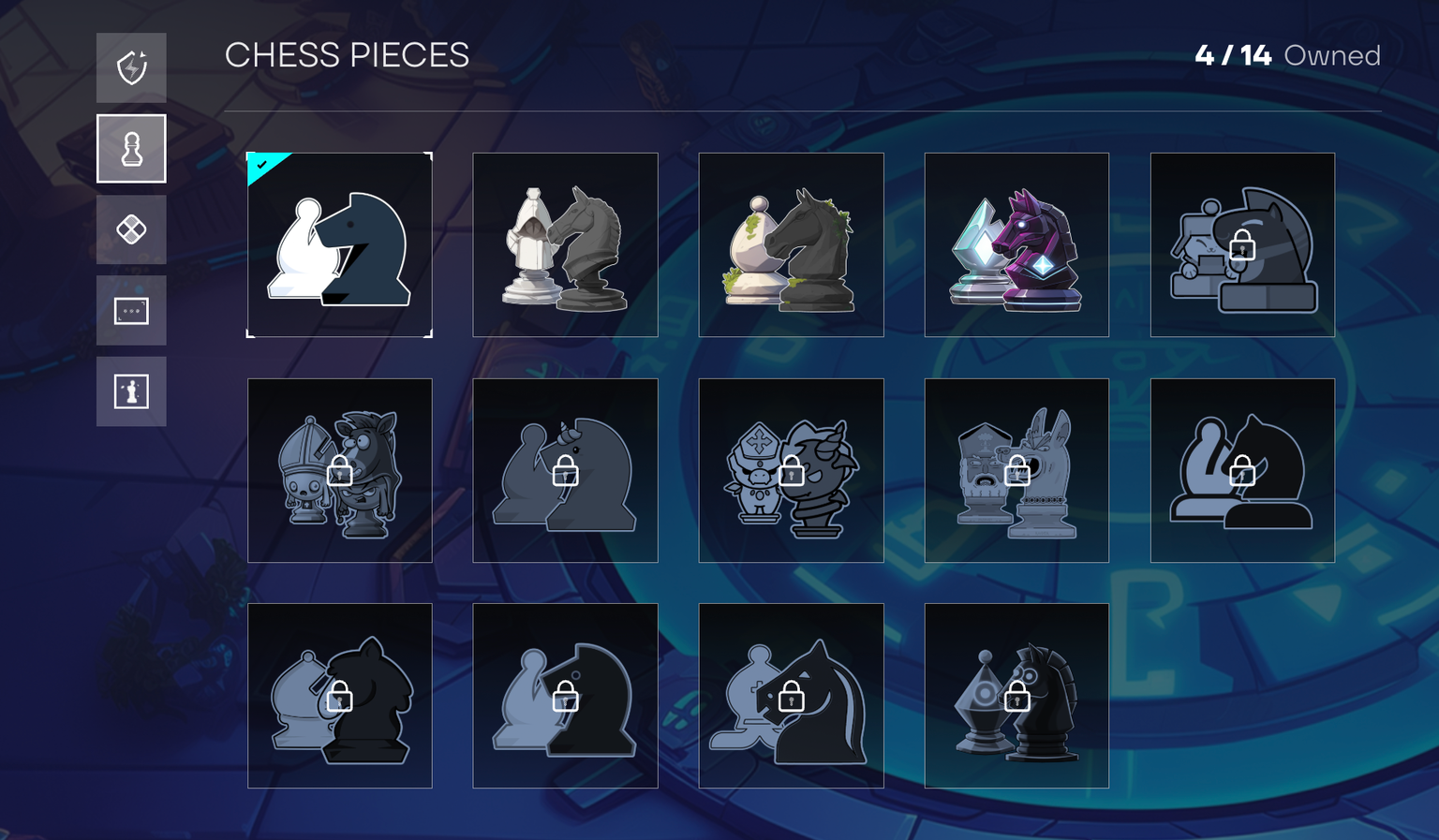Viewport: 1439px width, 840px height.
Task: Open the shield with lightning bolt tab
Action: pos(131,67)
